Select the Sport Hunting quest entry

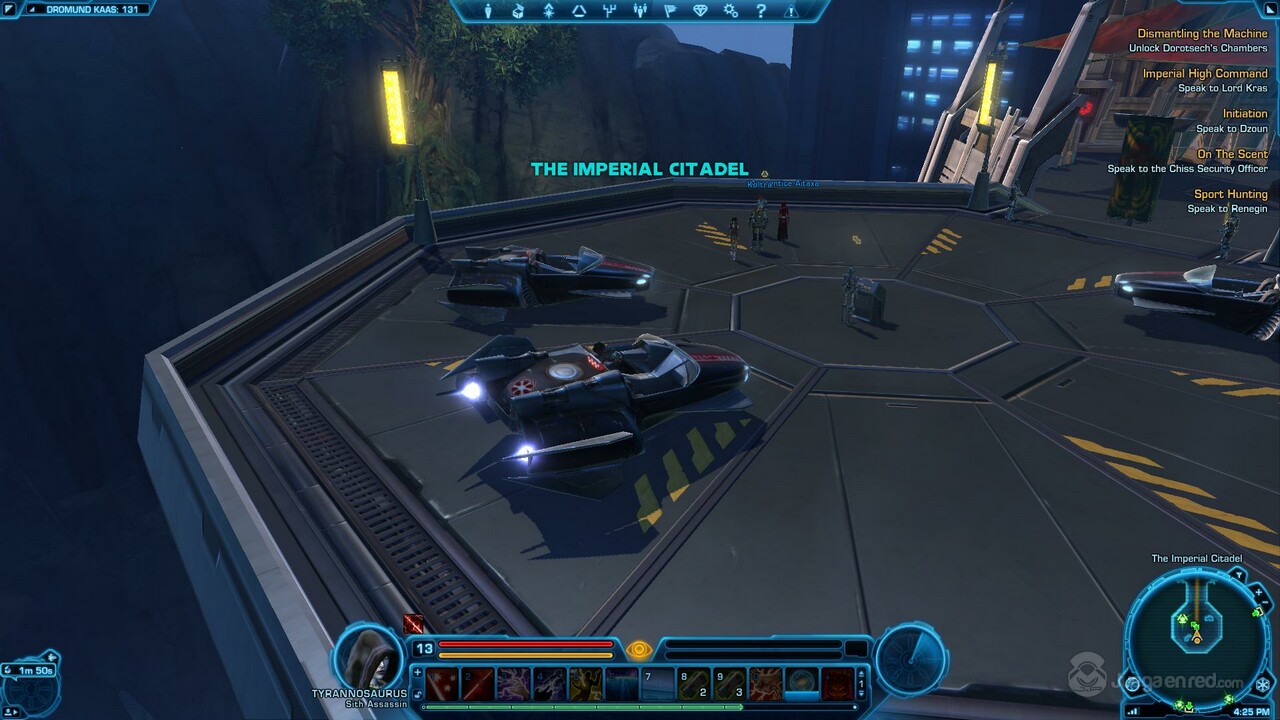pos(1230,194)
